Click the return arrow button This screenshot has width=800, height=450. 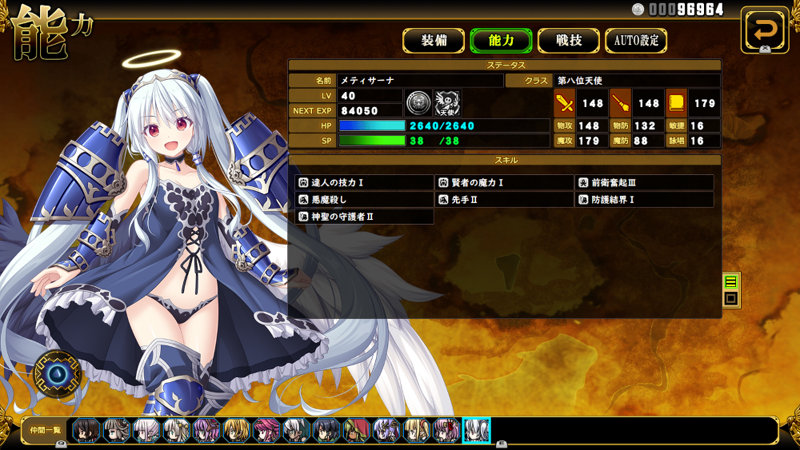click(x=764, y=29)
